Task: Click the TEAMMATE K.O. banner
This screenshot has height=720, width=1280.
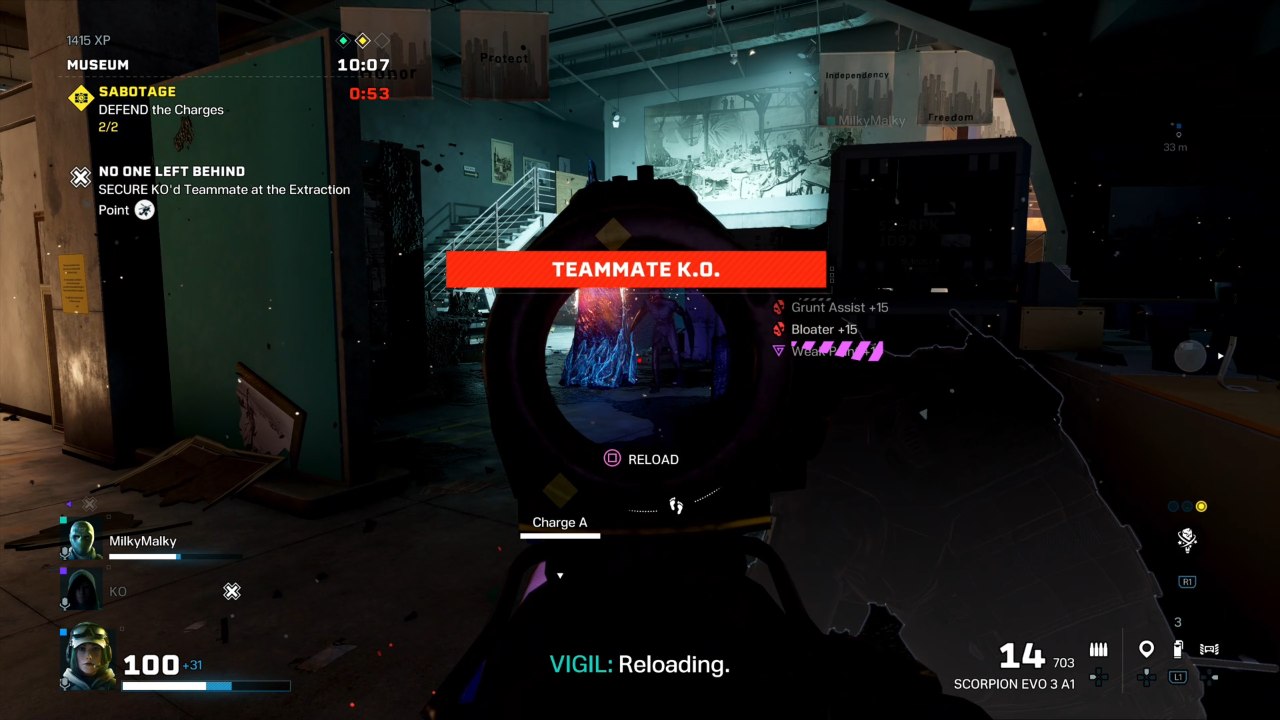Action: tap(637, 269)
